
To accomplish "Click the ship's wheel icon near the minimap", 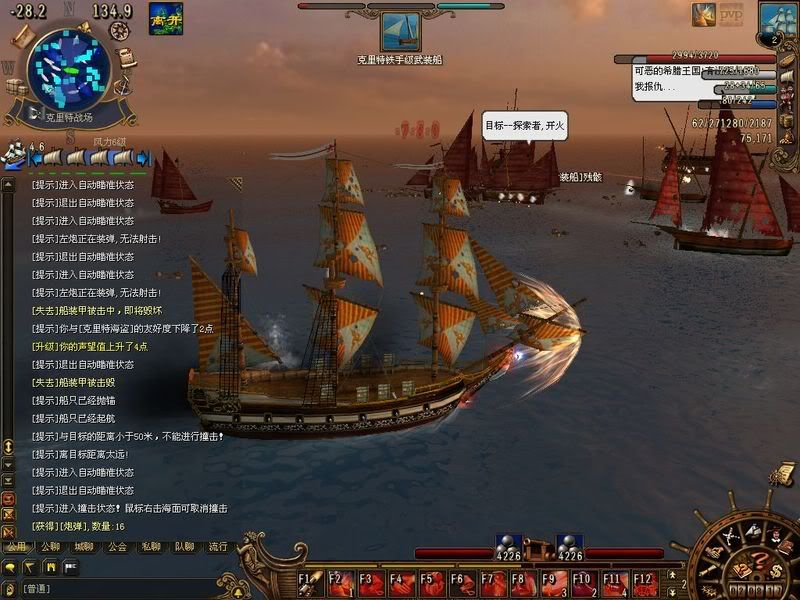I will [x=121, y=30].
